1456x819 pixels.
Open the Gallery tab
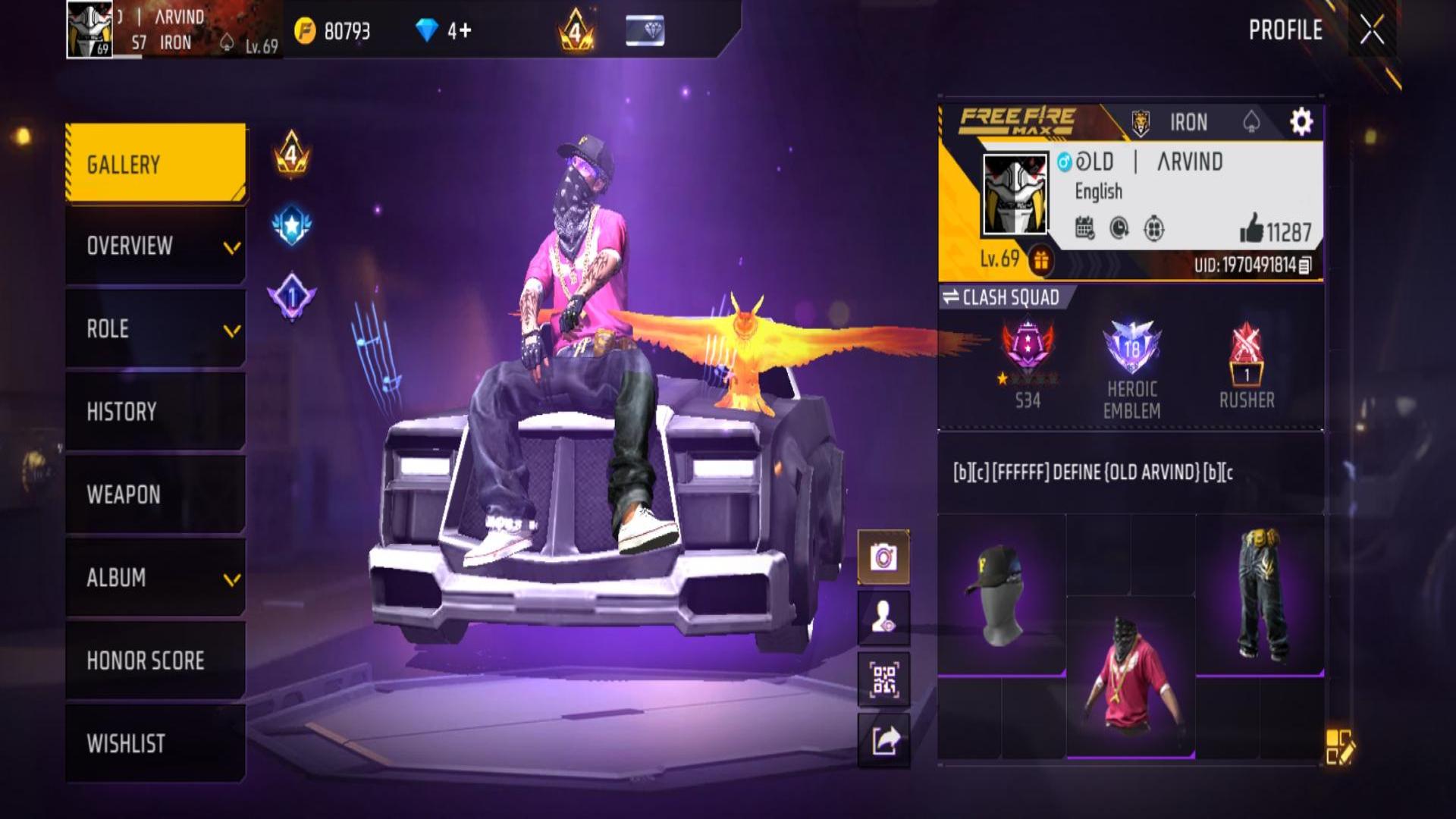[x=155, y=164]
